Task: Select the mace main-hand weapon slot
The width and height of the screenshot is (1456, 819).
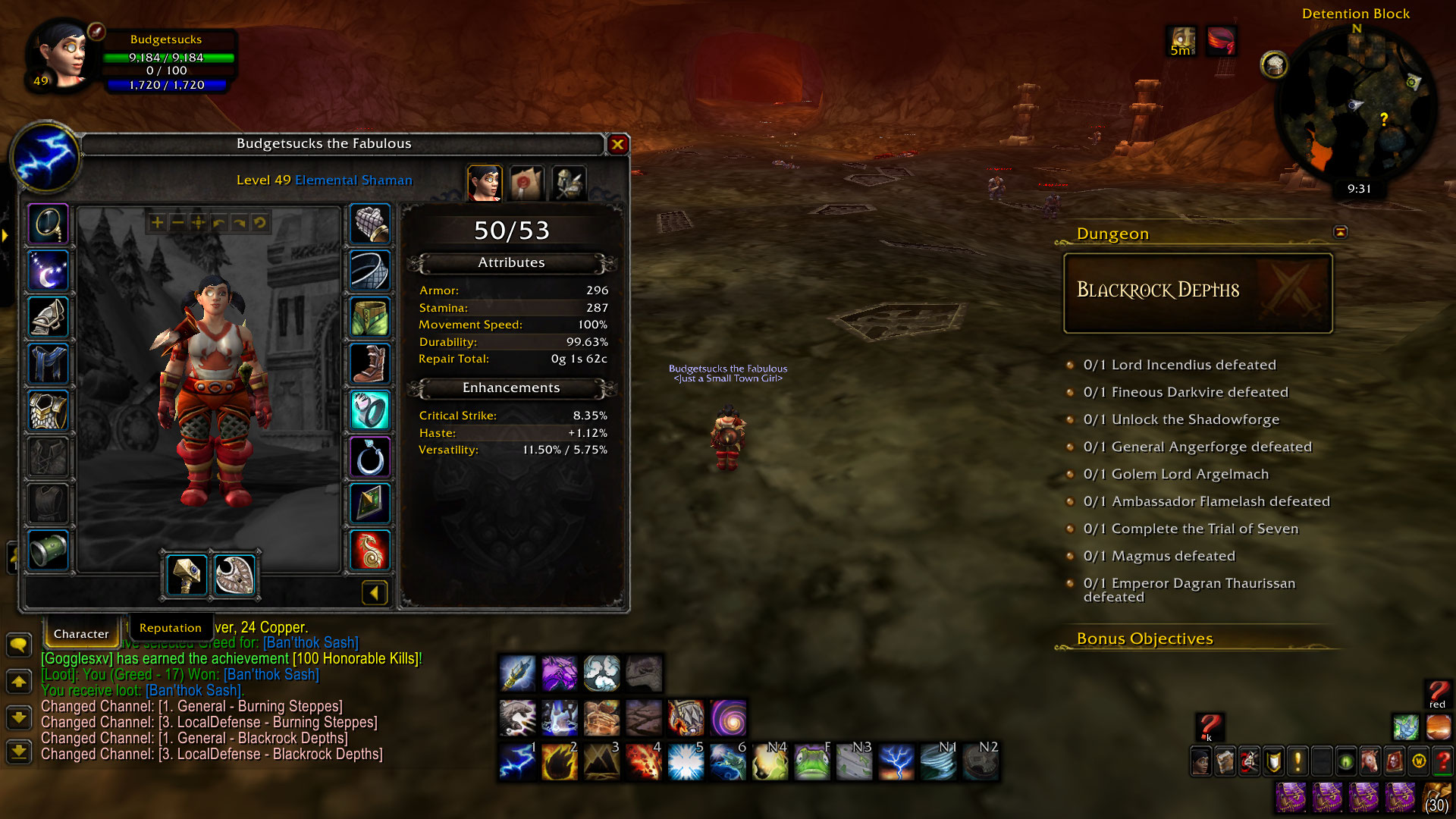Action: click(186, 575)
